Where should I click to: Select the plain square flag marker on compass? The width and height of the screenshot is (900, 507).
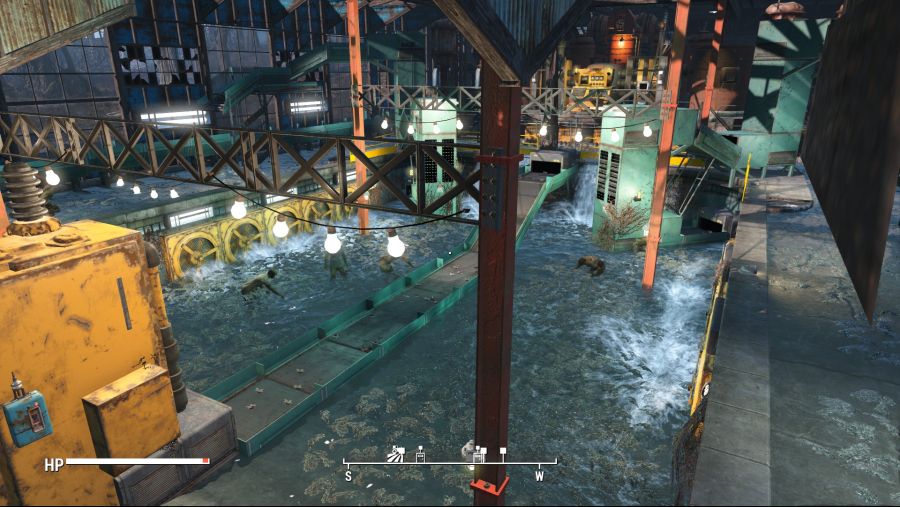[503, 452]
